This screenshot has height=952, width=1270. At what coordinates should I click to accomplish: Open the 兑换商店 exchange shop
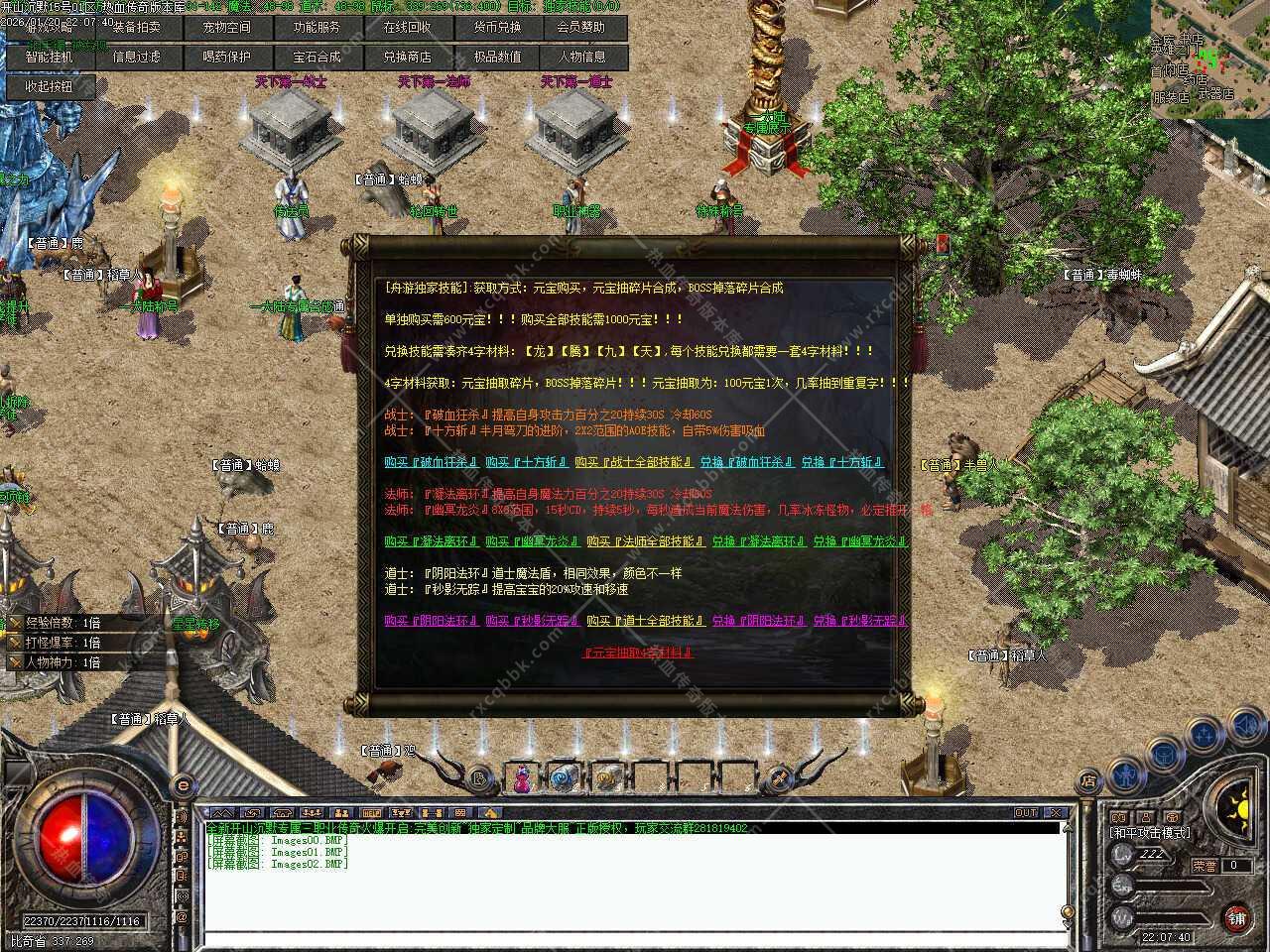(407, 58)
